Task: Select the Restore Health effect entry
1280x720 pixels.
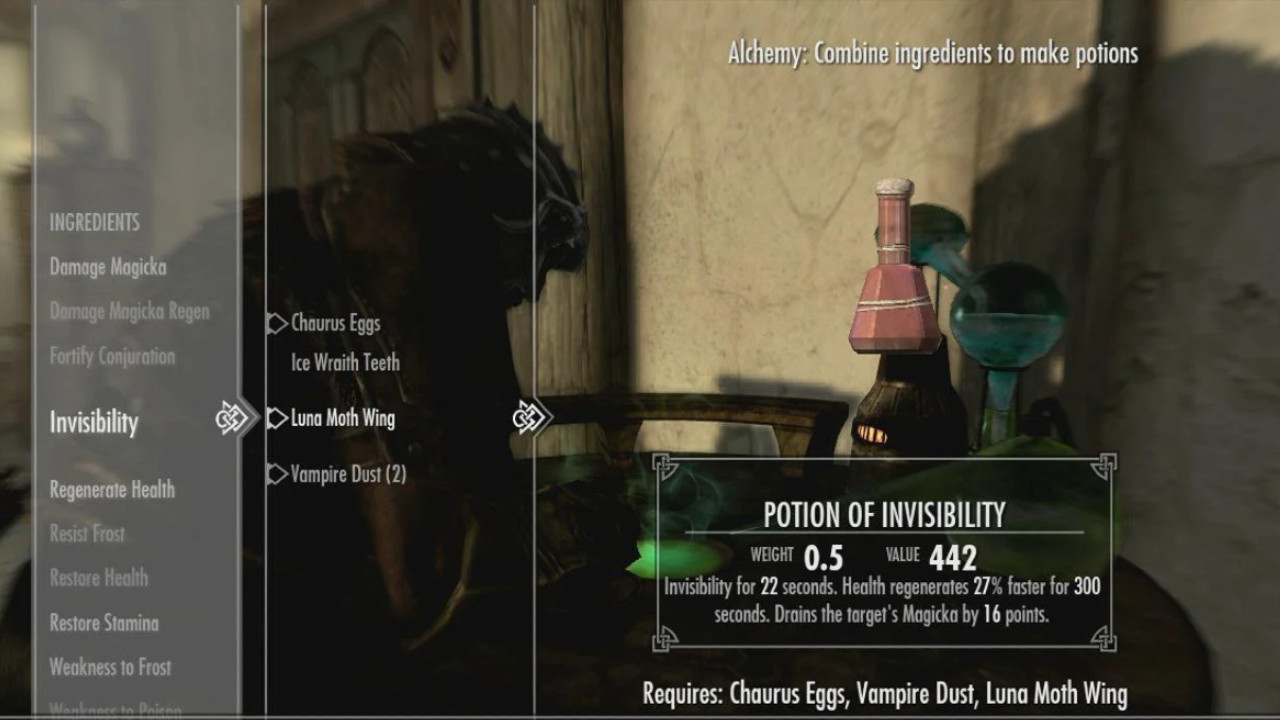Action: point(98,578)
